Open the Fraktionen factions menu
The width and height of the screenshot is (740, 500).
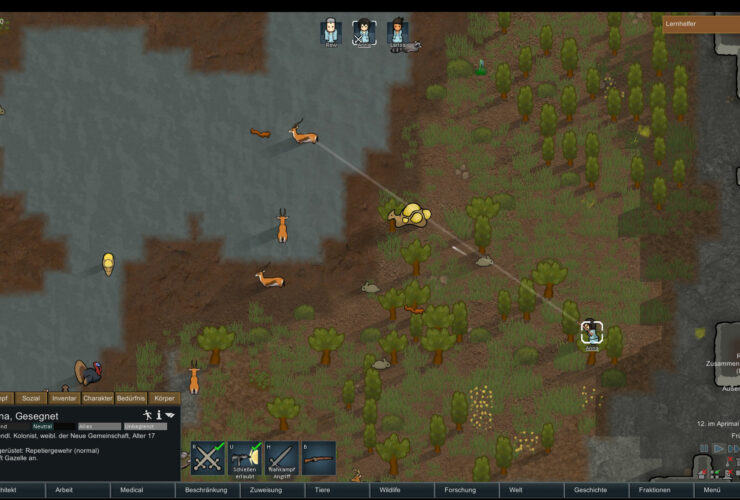654,490
